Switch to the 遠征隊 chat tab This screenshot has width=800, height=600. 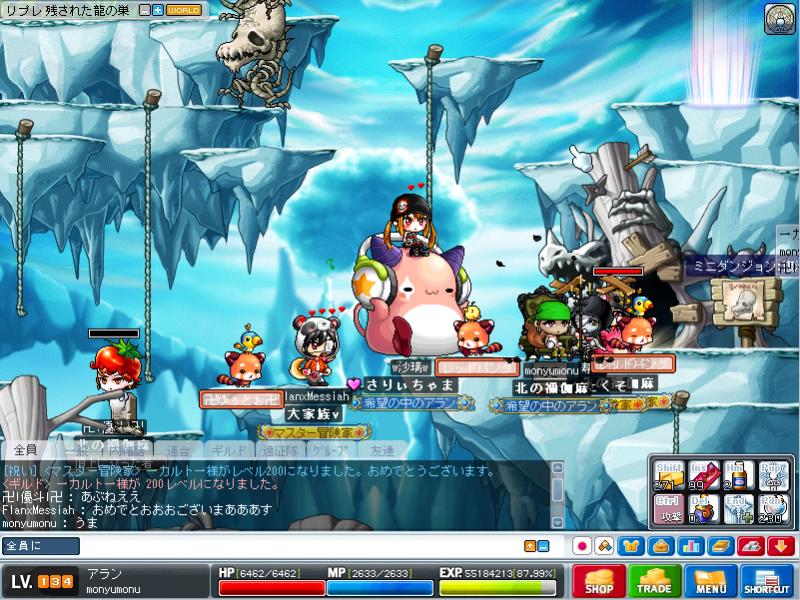pos(281,451)
